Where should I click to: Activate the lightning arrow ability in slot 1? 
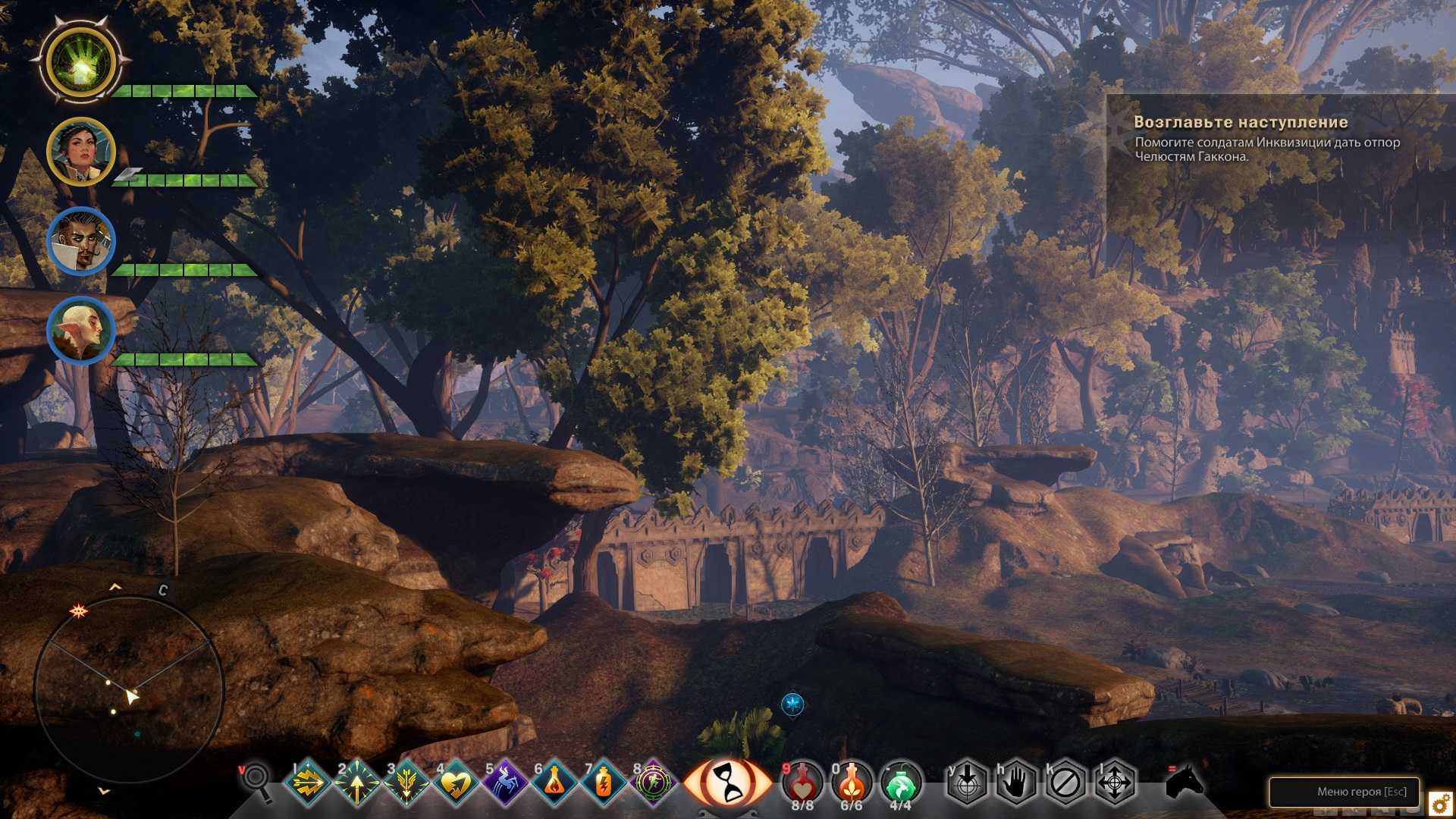tap(307, 783)
